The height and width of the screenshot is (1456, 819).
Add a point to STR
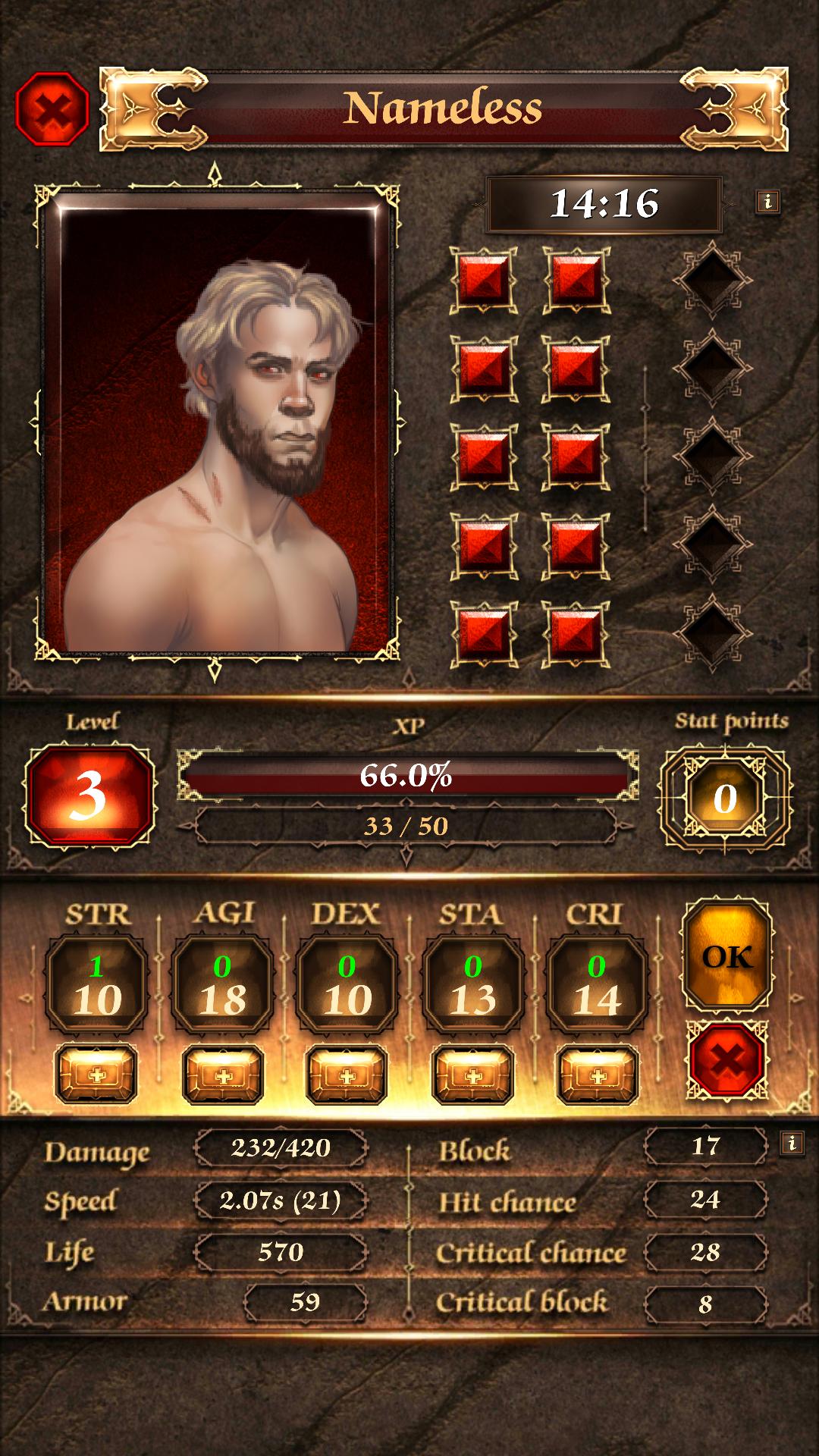96,1075
